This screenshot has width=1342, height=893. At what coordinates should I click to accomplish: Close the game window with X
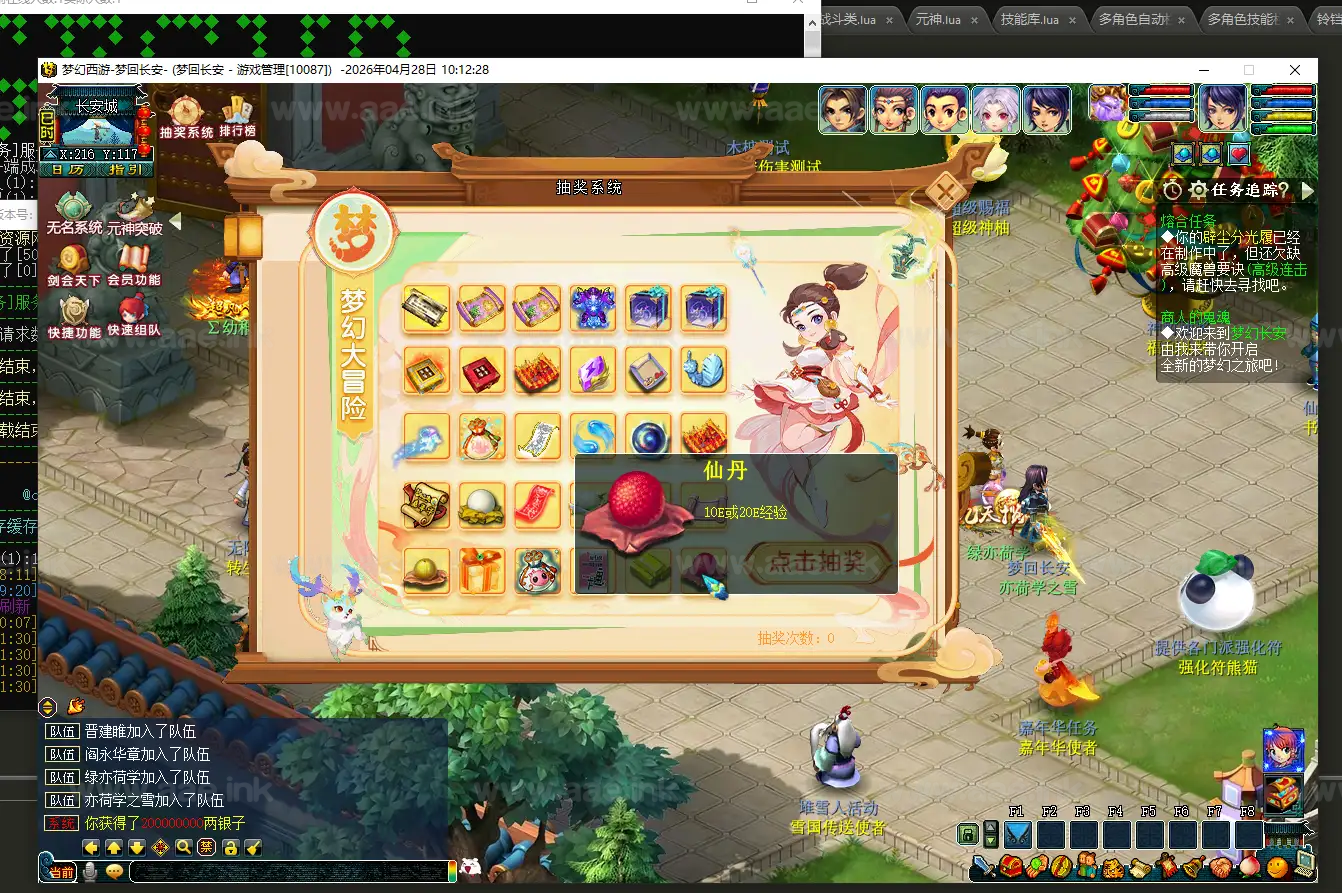pos(1295,70)
